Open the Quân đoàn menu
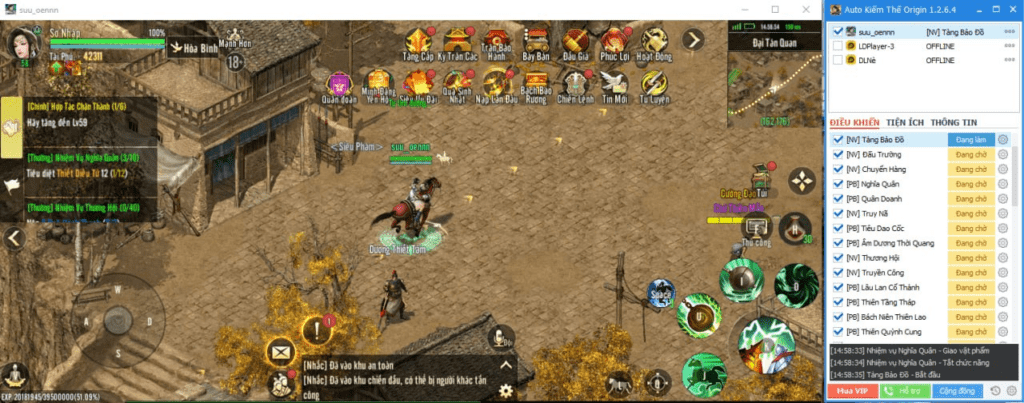The image size is (1024, 403). point(340,84)
